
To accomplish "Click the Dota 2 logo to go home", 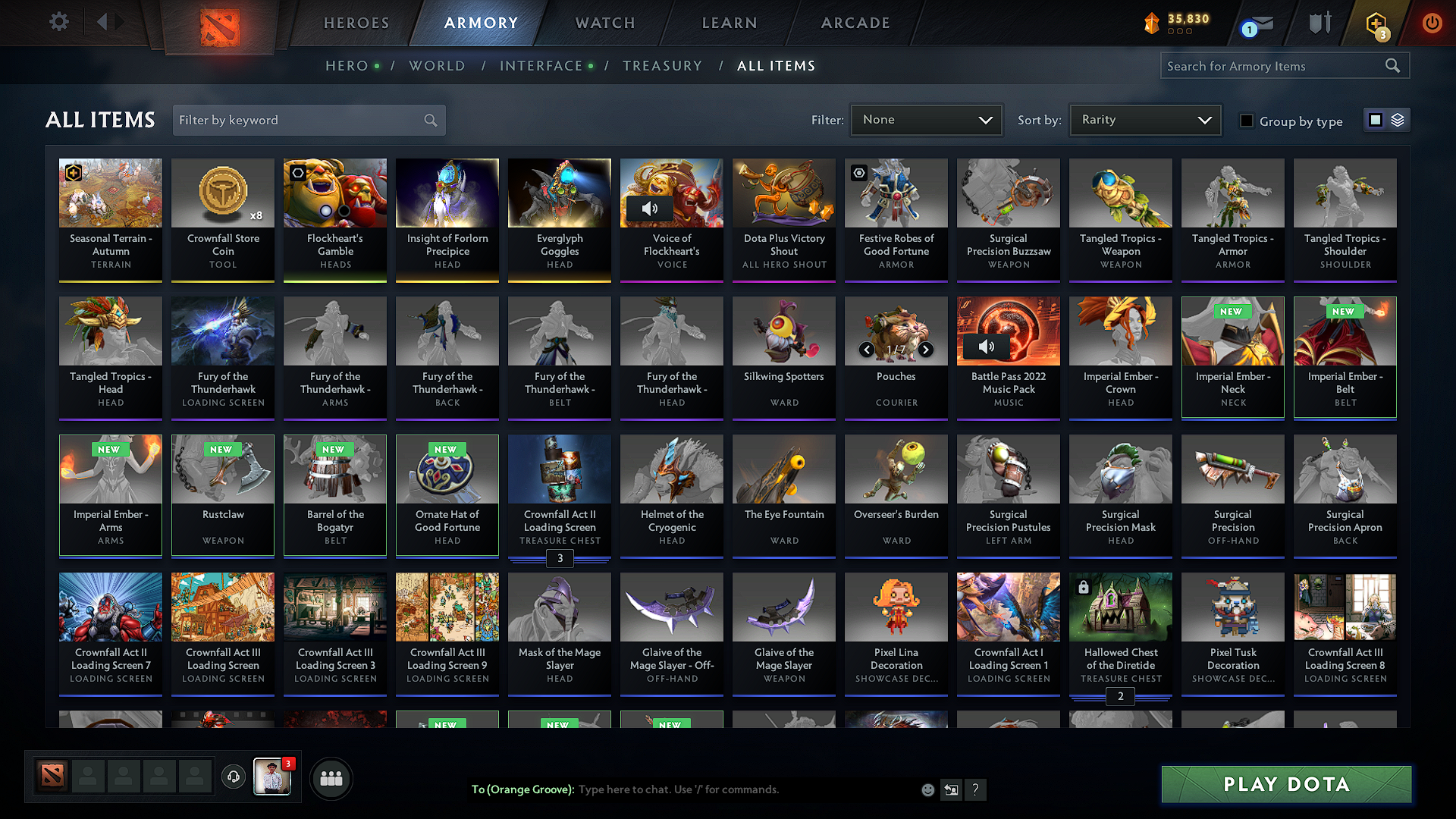I will [x=220, y=25].
